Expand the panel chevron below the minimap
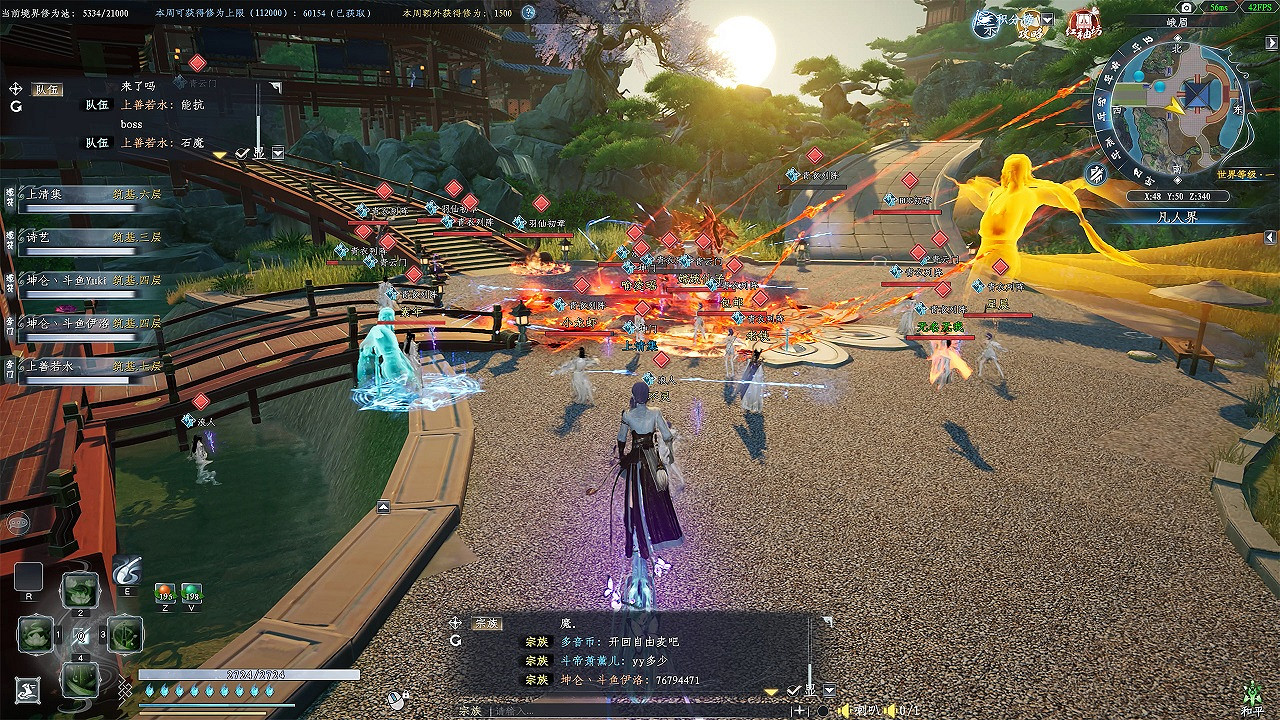Image resolution: width=1280 pixels, height=720 pixels. click(x=1269, y=237)
